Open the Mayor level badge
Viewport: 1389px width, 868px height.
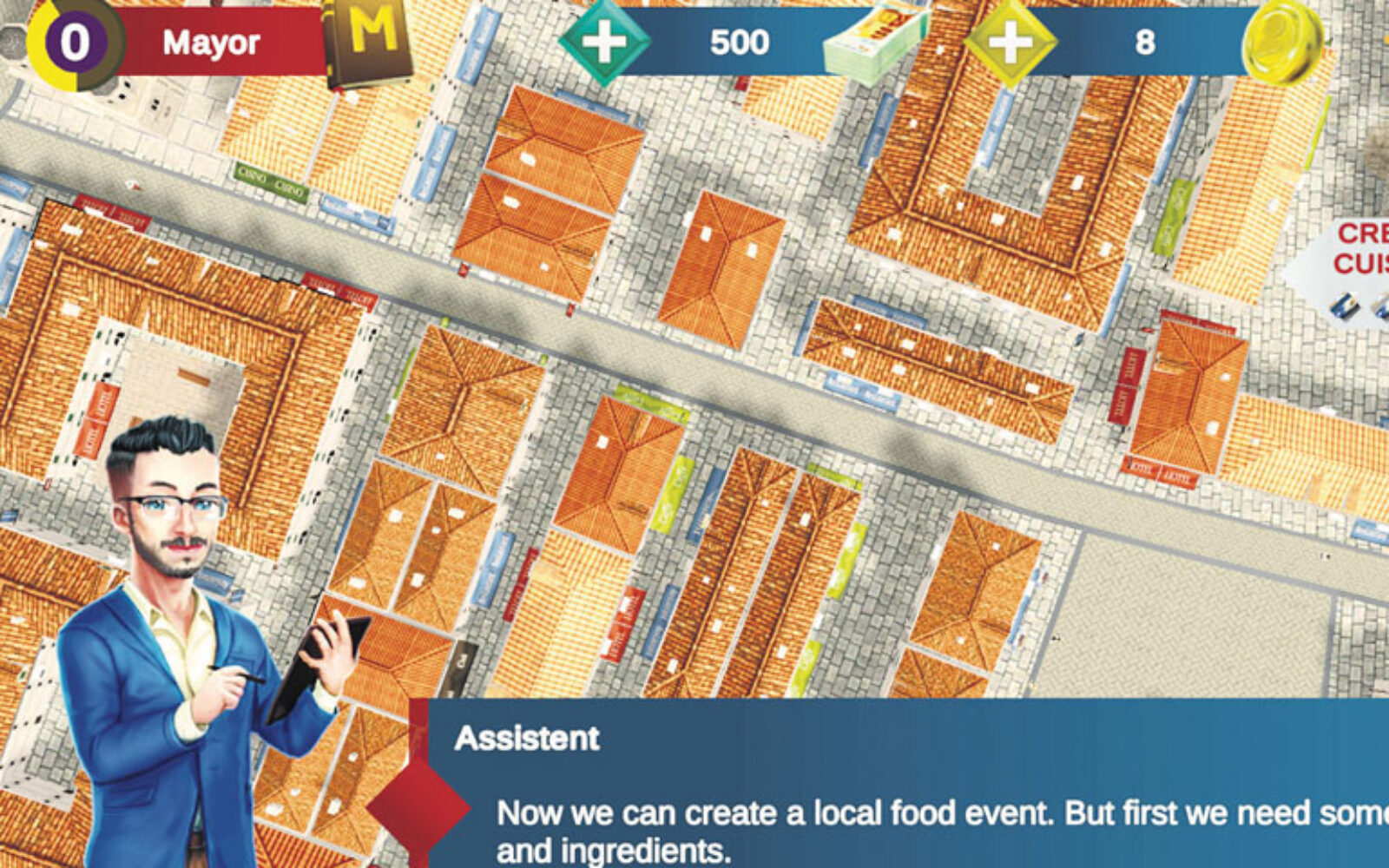tap(75, 43)
